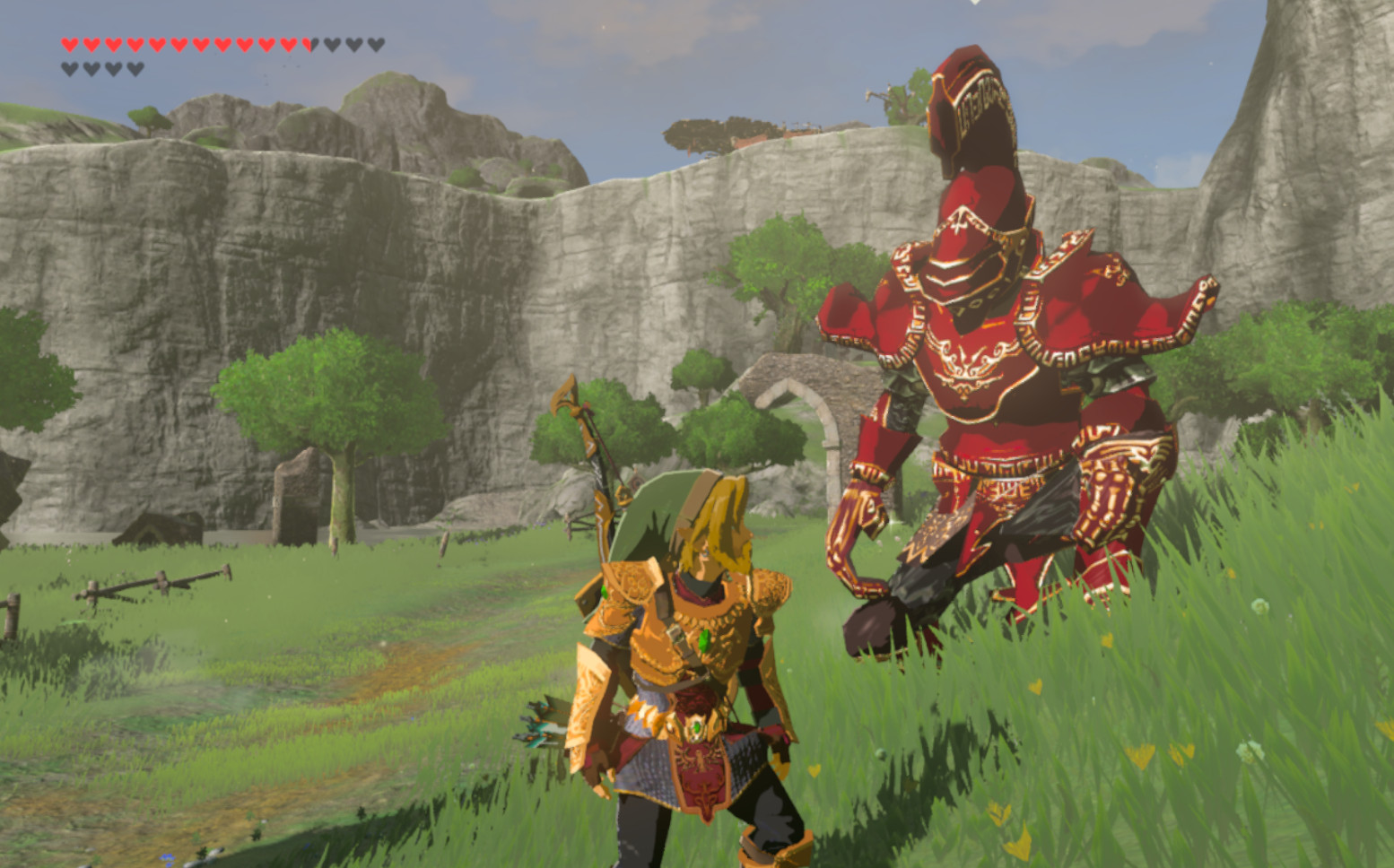This screenshot has height=868, width=1394.
Task: Click the first red heart icon
Action: (x=70, y=44)
